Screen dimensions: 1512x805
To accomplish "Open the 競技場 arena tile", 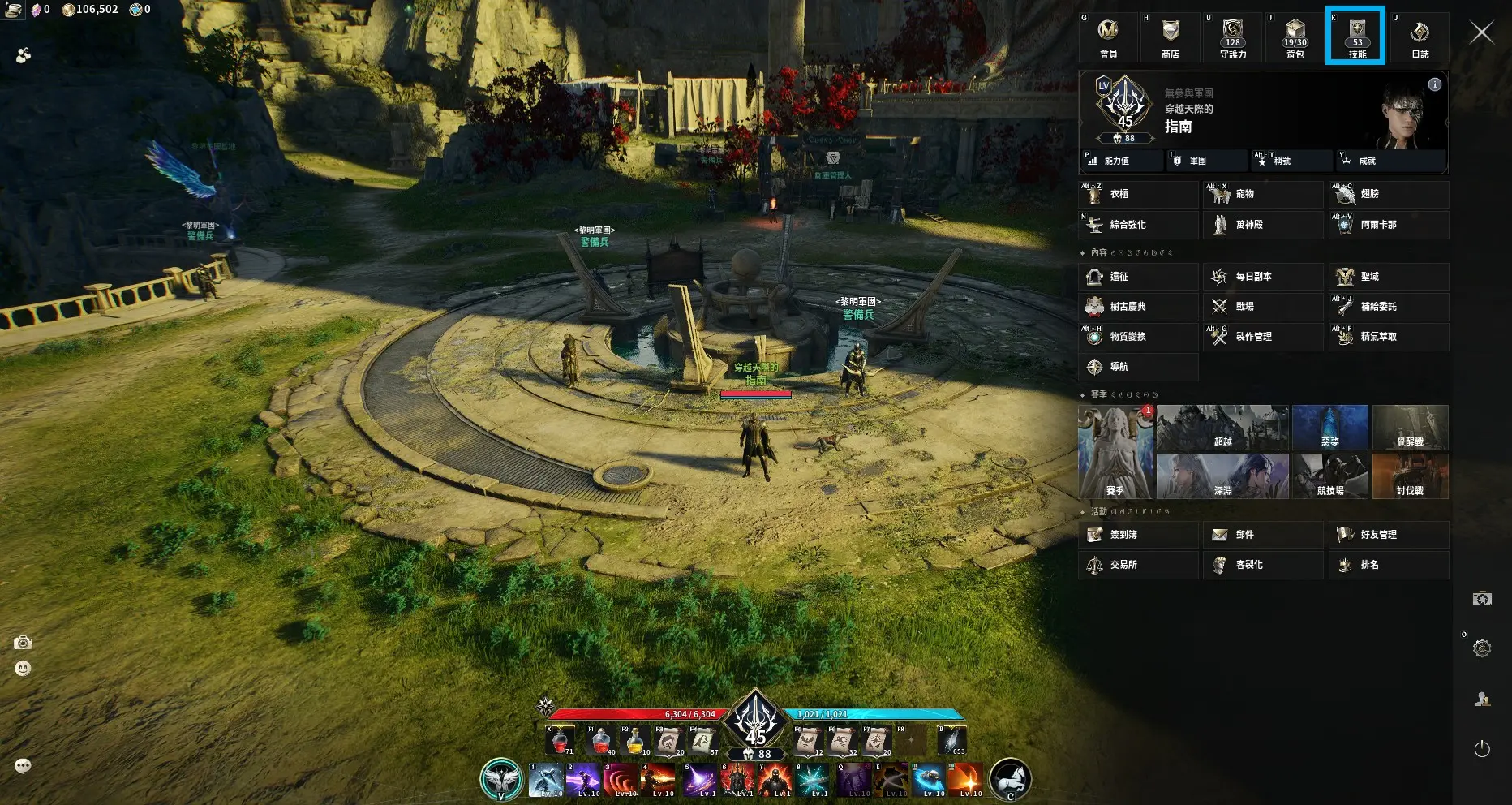I will click(x=1330, y=476).
